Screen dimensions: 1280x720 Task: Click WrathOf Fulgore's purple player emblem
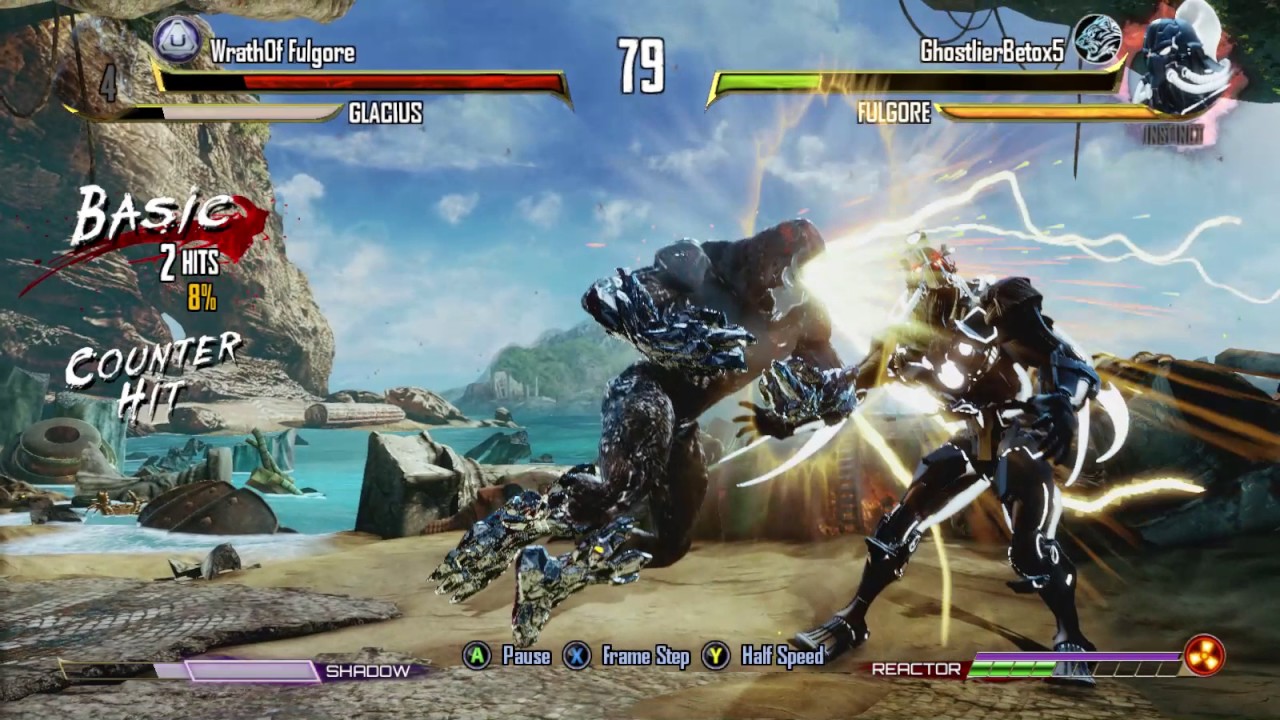click(178, 39)
